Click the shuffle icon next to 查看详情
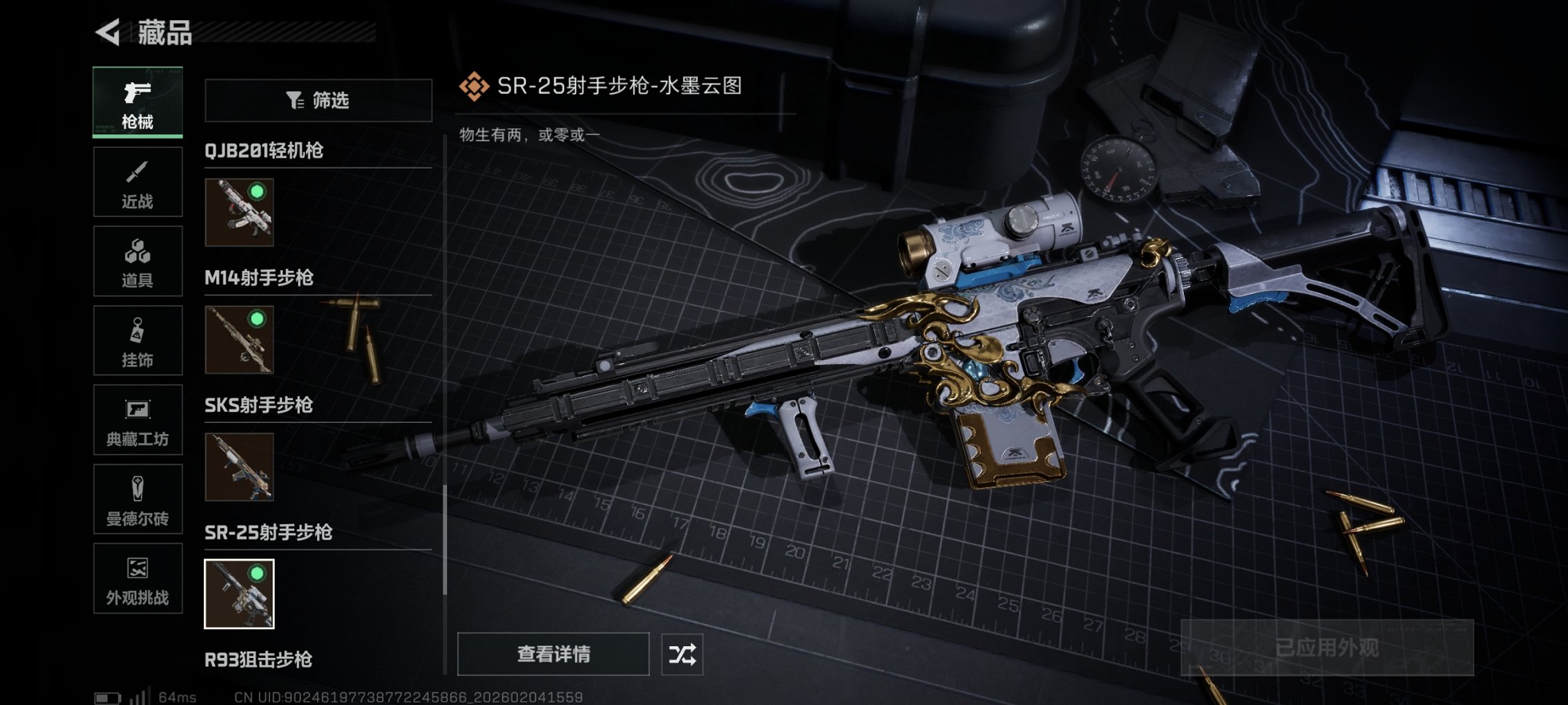The width and height of the screenshot is (1568, 705). tap(684, 652)
